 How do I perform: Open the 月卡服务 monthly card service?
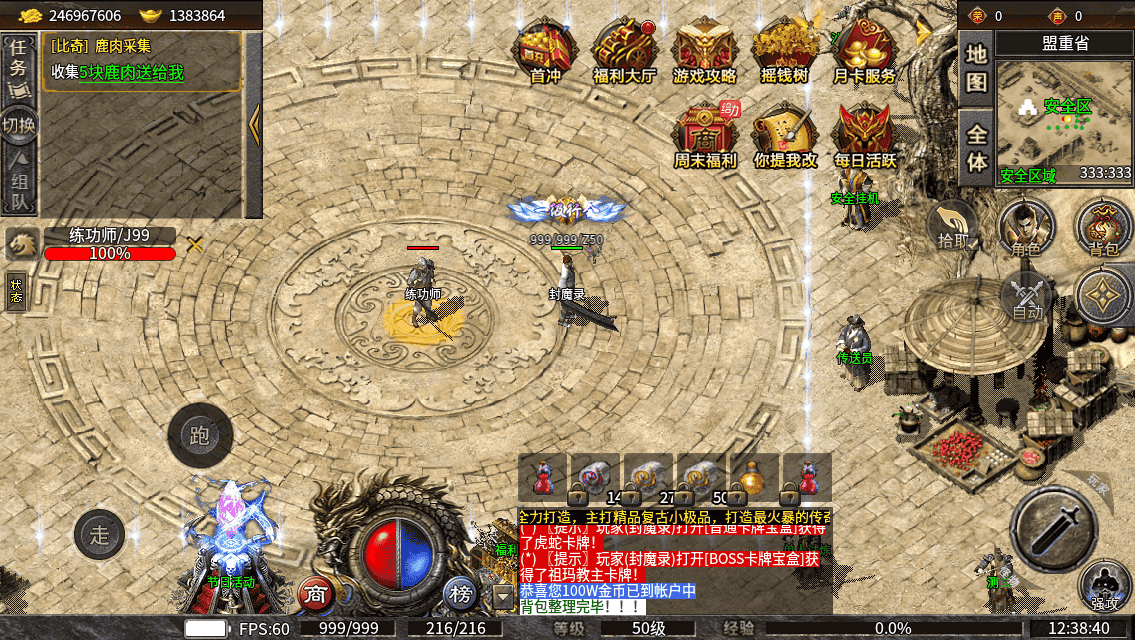click(x=865, y=50)
